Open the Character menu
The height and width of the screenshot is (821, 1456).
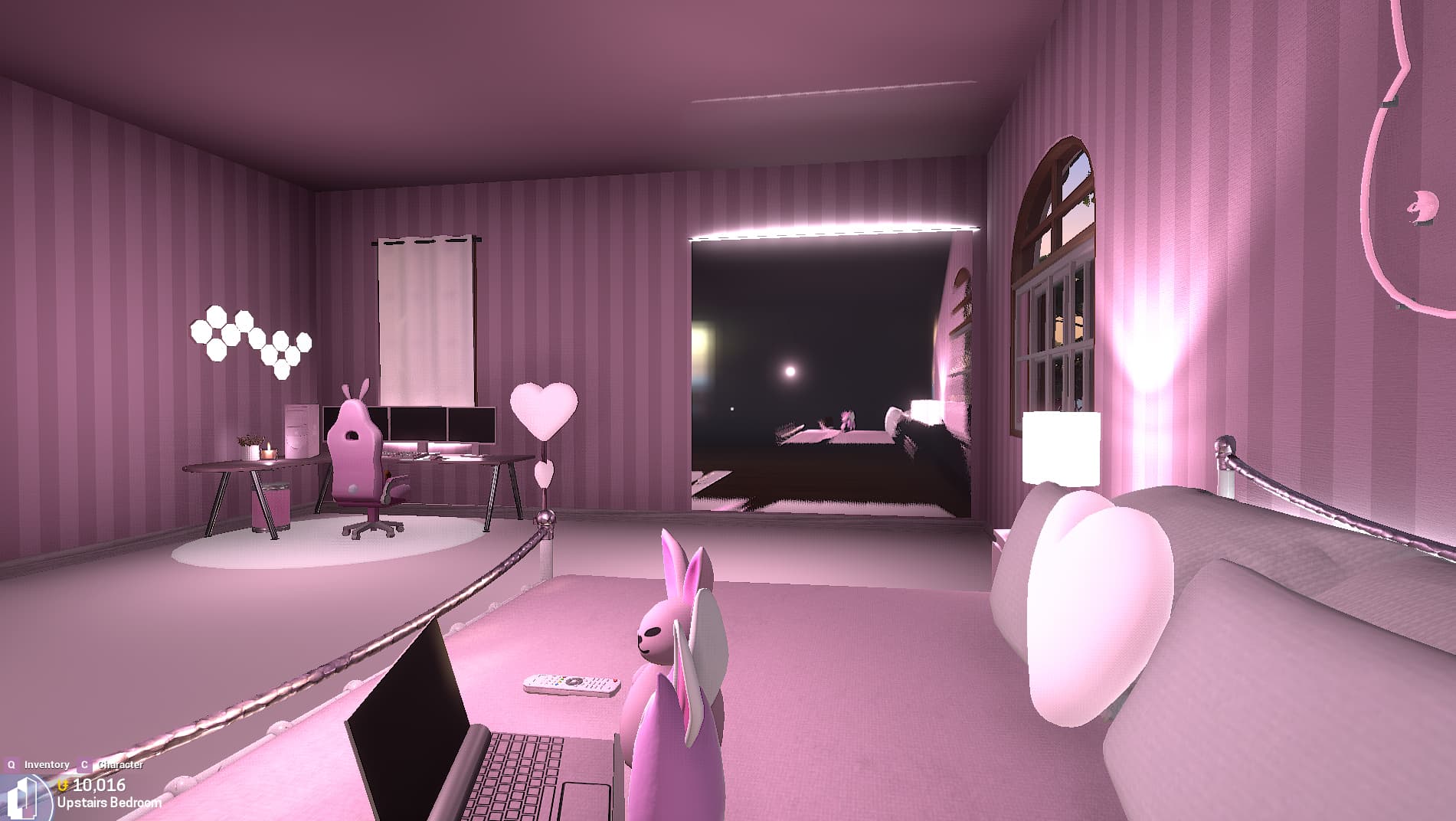pyautogui.click(x=121, y=764)
